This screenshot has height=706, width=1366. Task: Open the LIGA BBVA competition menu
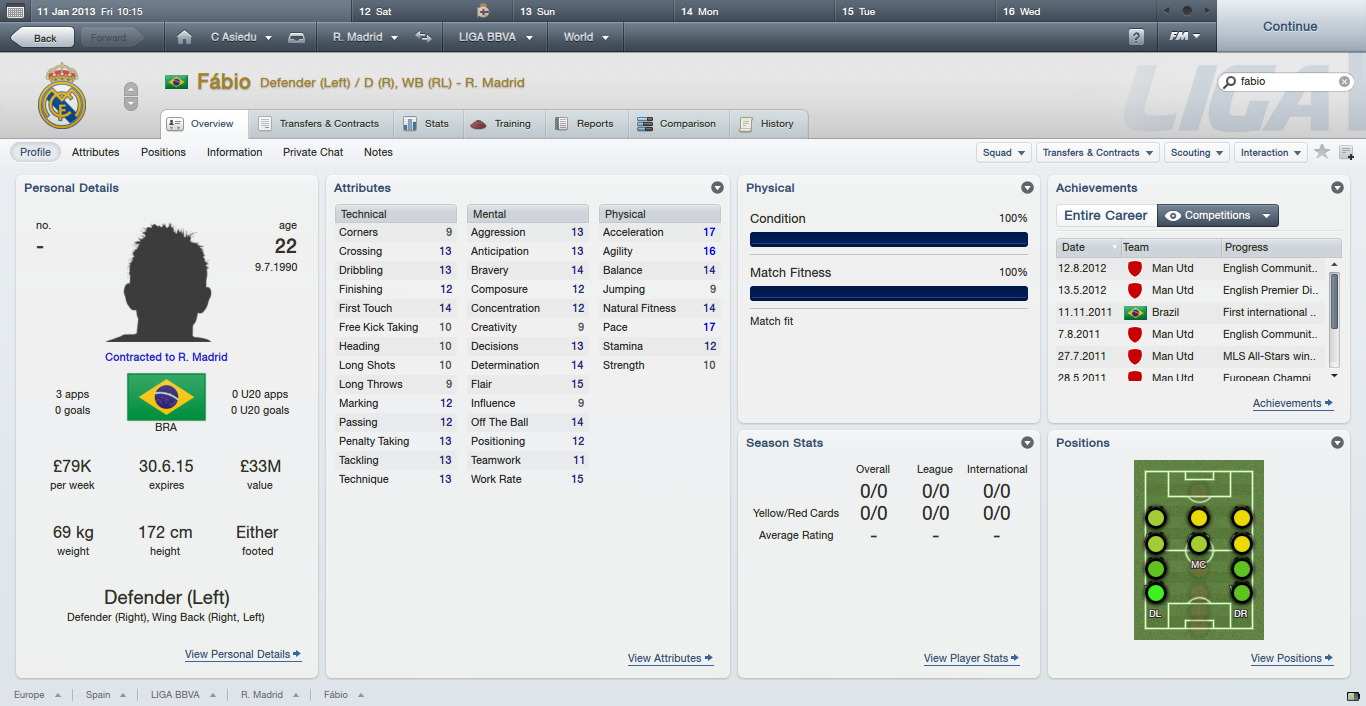pyautogui.click(x=495, y=37)
